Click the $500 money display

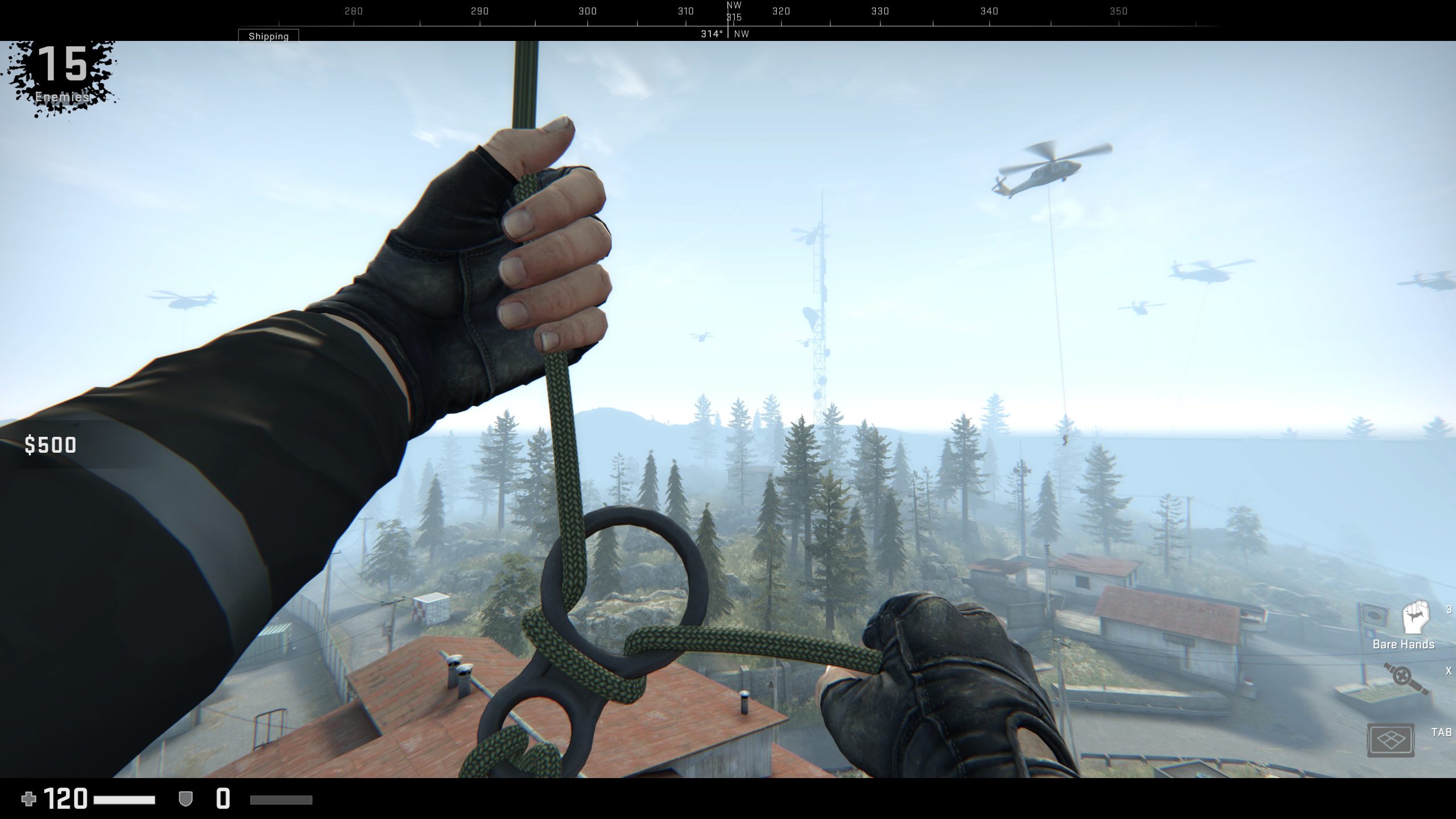click(x=50, y=445)
